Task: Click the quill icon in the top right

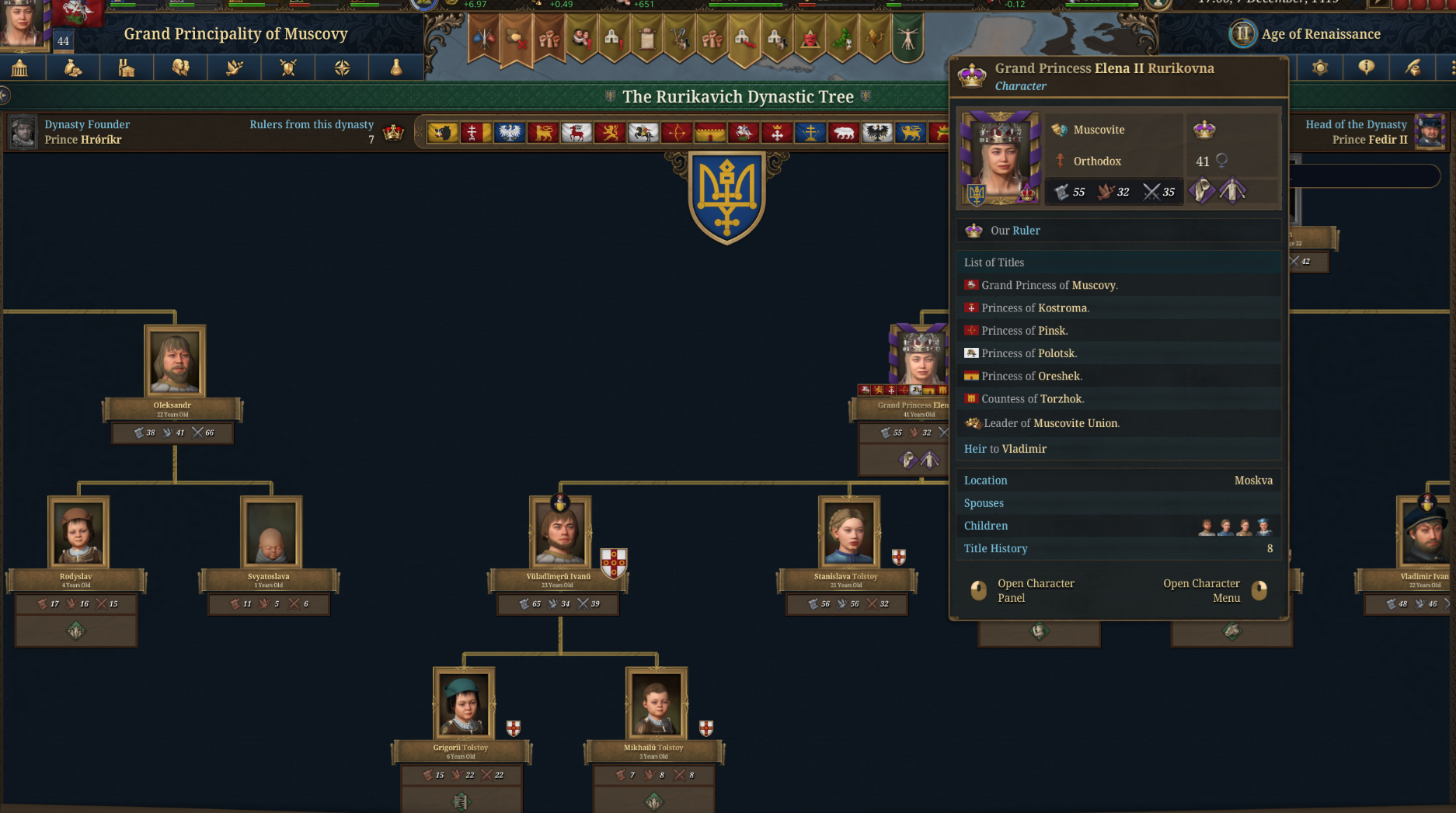Action: [1413, 68]
